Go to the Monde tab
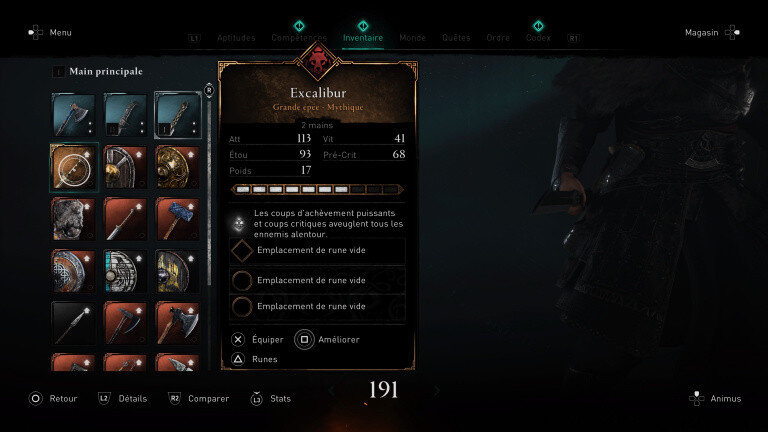 coord(413,37)
